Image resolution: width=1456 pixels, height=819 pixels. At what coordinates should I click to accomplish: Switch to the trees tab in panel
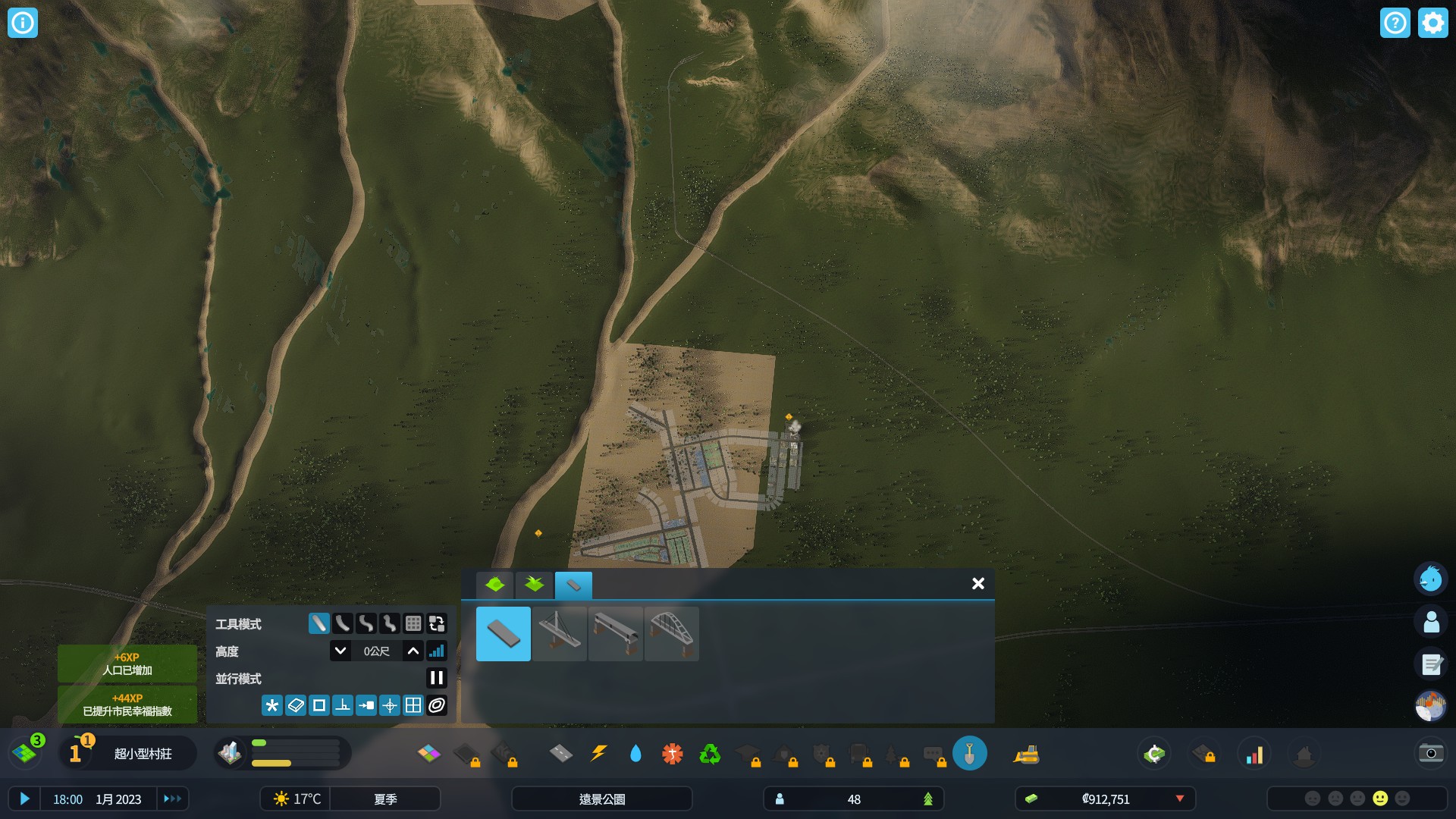(x=535, y=584)
